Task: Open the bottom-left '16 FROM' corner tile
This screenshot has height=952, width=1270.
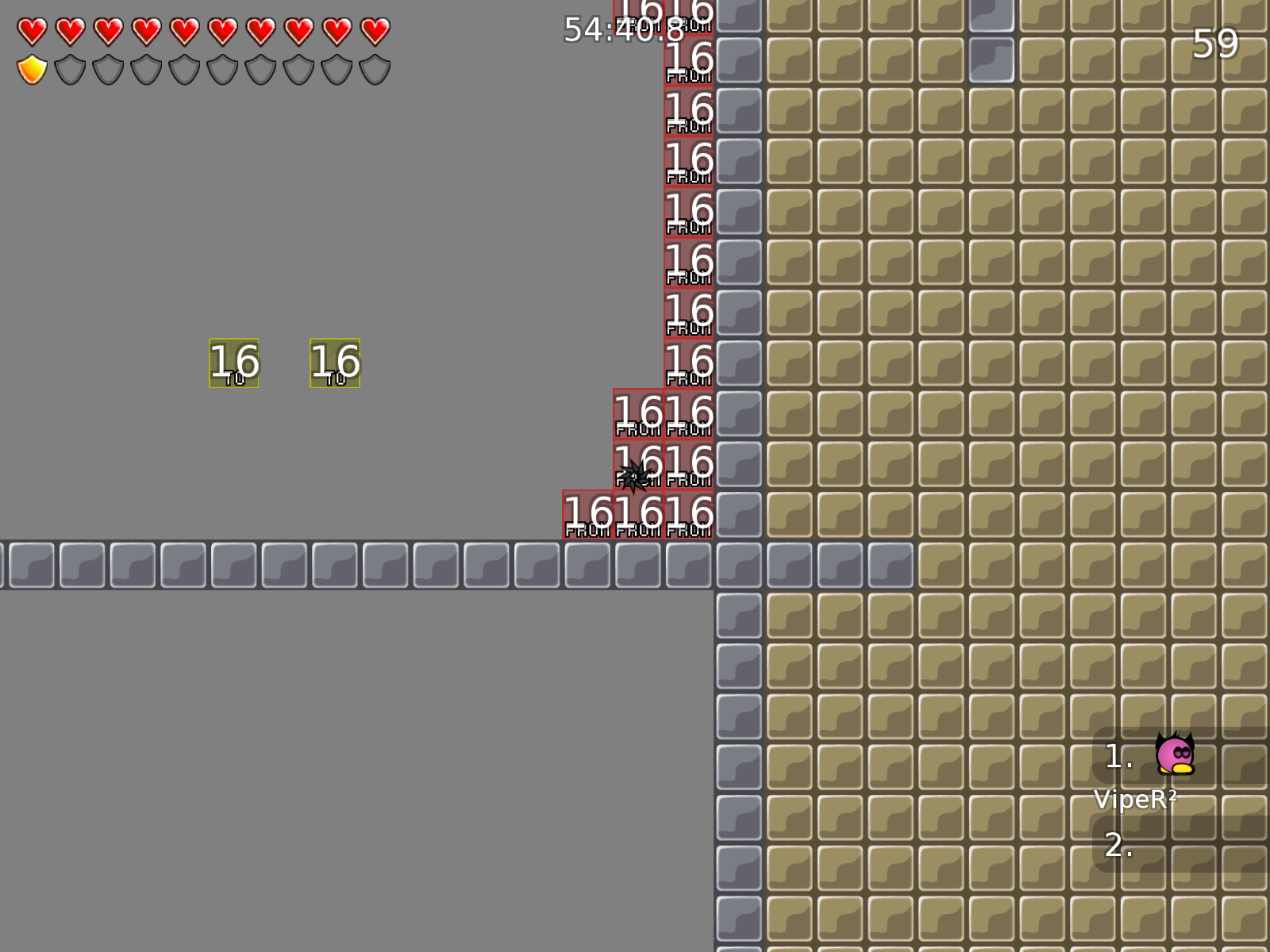Action: (587, 516)
